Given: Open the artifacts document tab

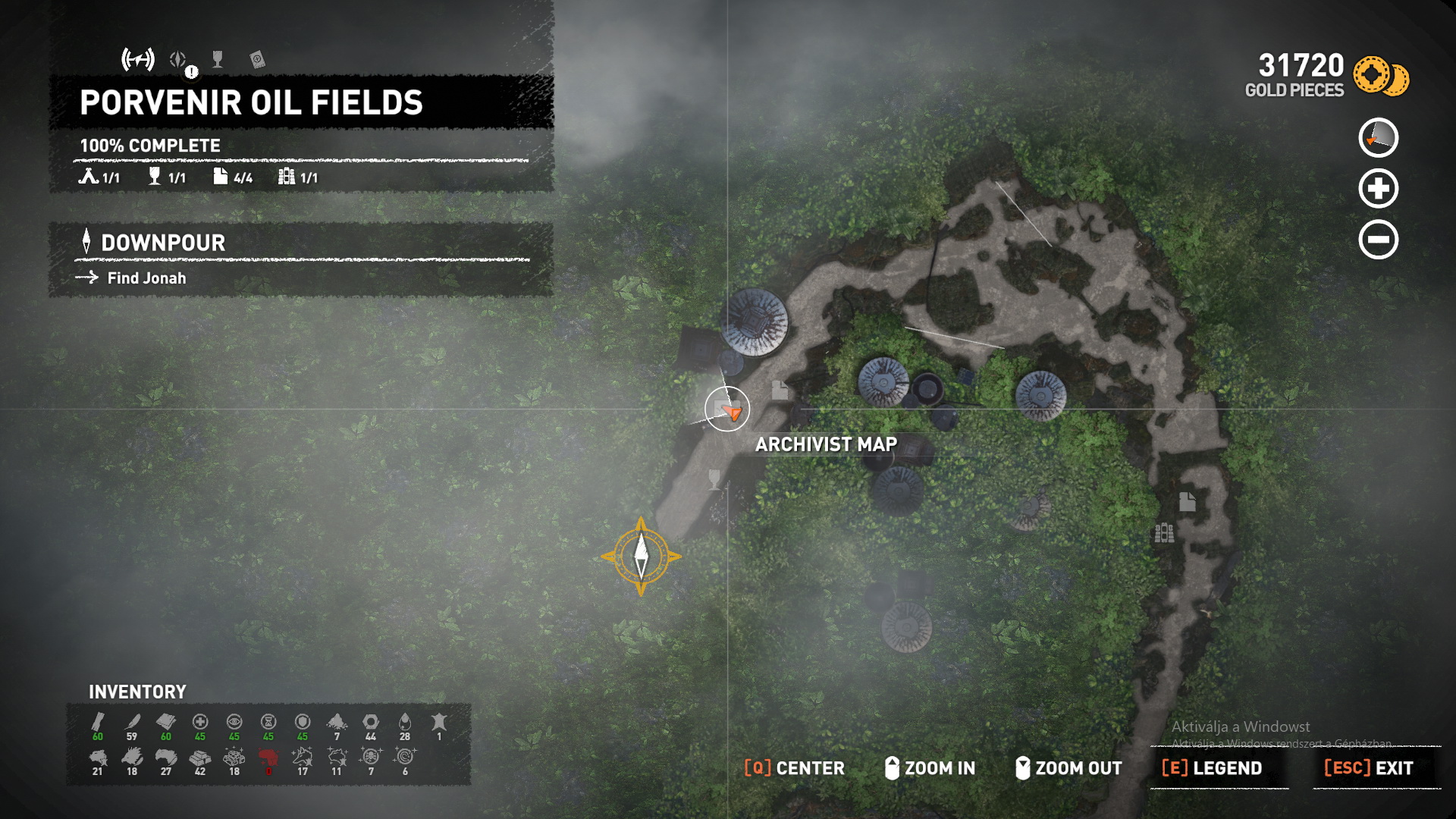Looking at the screenshot, I should pos(257,59).
